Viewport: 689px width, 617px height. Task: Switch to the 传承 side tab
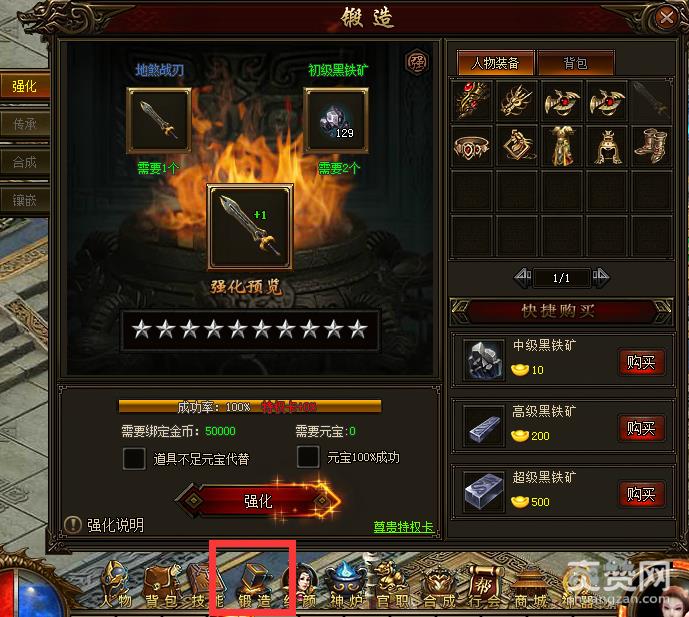(24, 124)
